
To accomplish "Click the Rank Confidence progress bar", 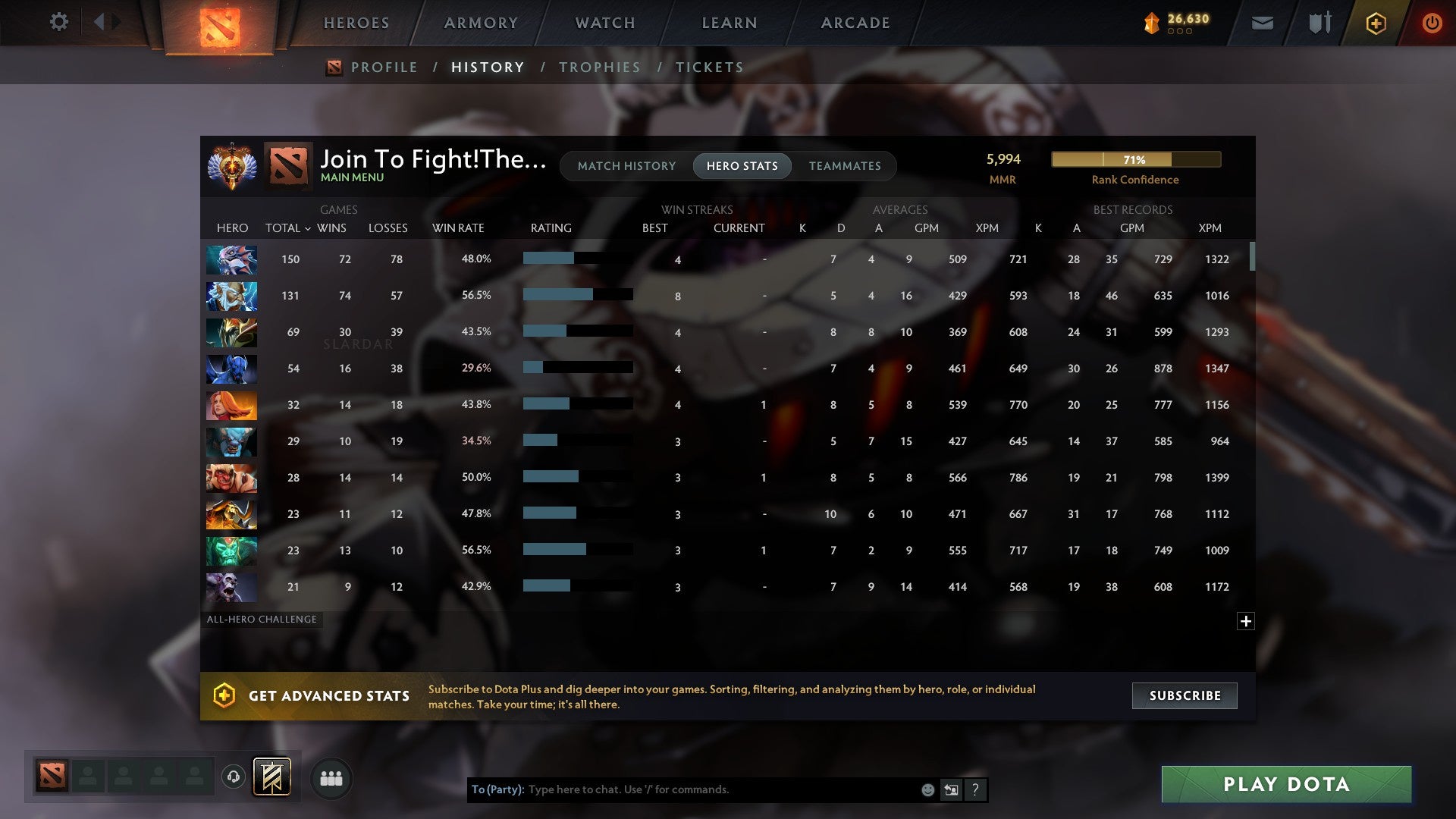I will 1135,159.
